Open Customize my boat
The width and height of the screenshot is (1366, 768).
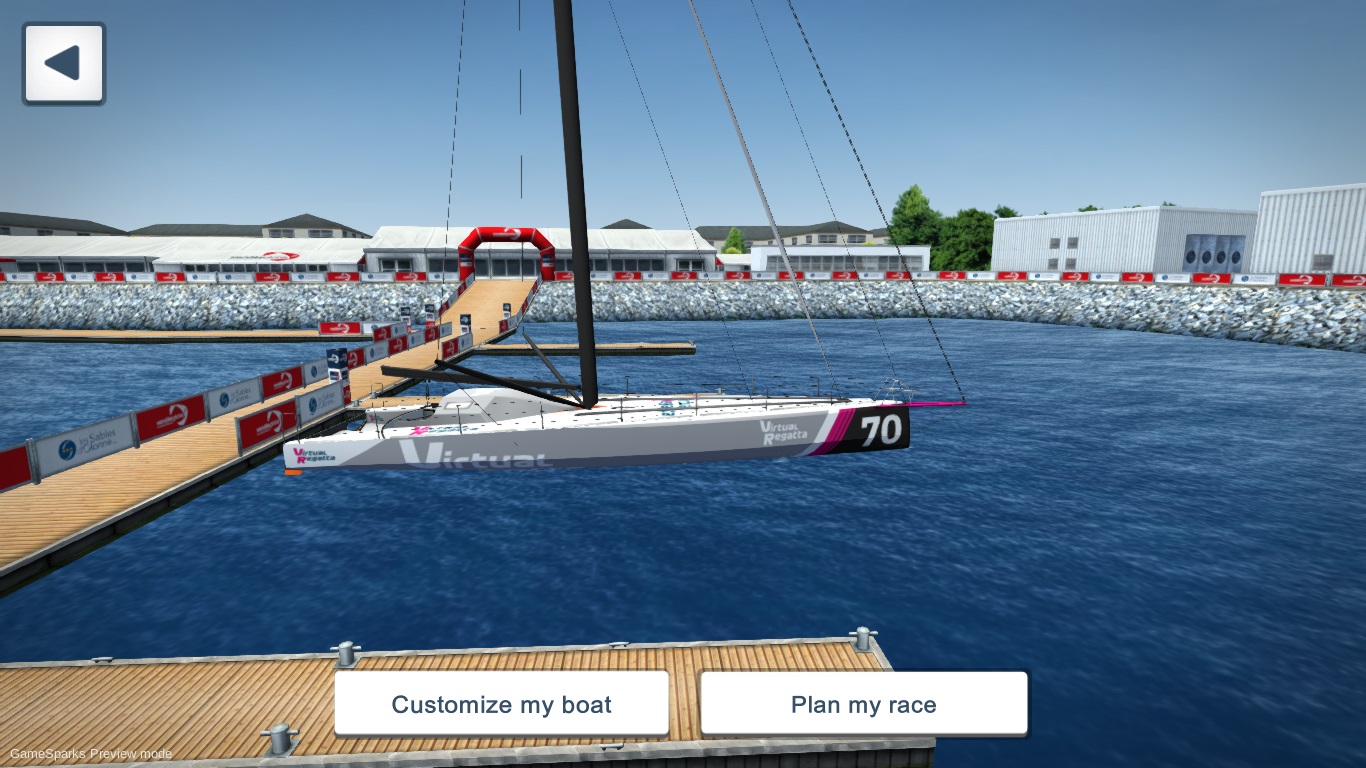coord(502,704)
